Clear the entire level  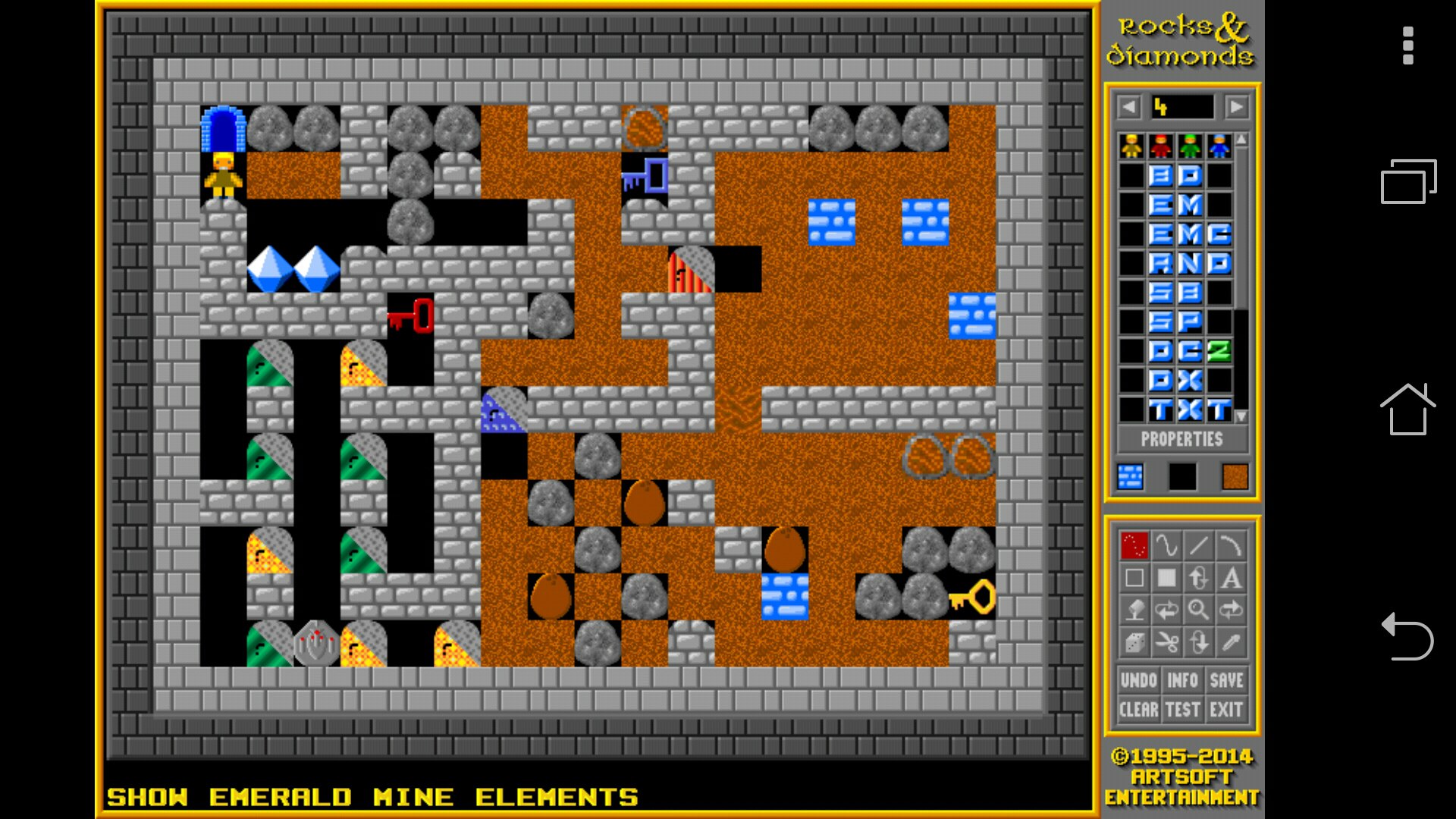pyautogui.click(x=1138, y=710)
